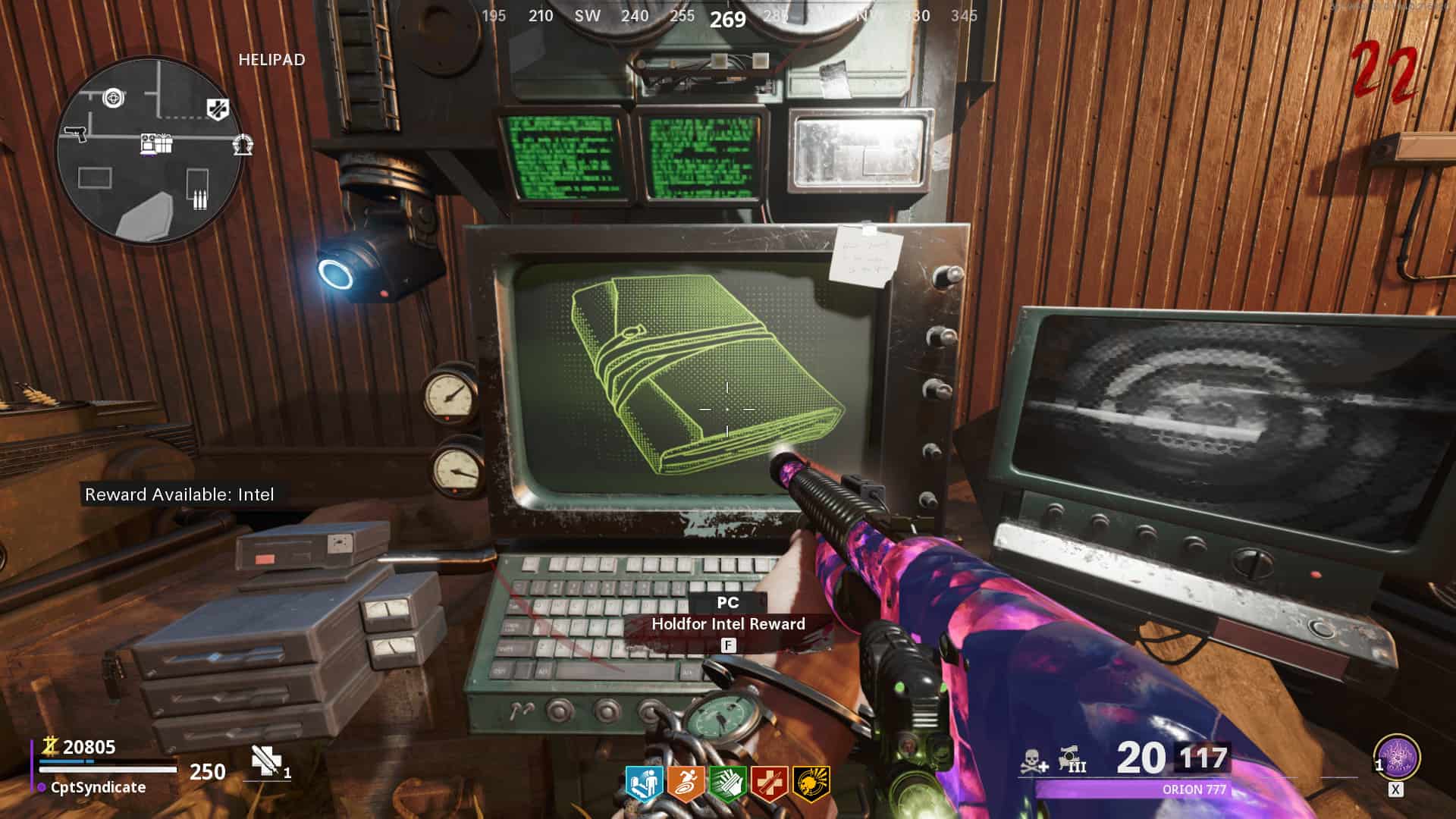
Task: Select the black and yellow skull perk icon
Action: [811, 785]
